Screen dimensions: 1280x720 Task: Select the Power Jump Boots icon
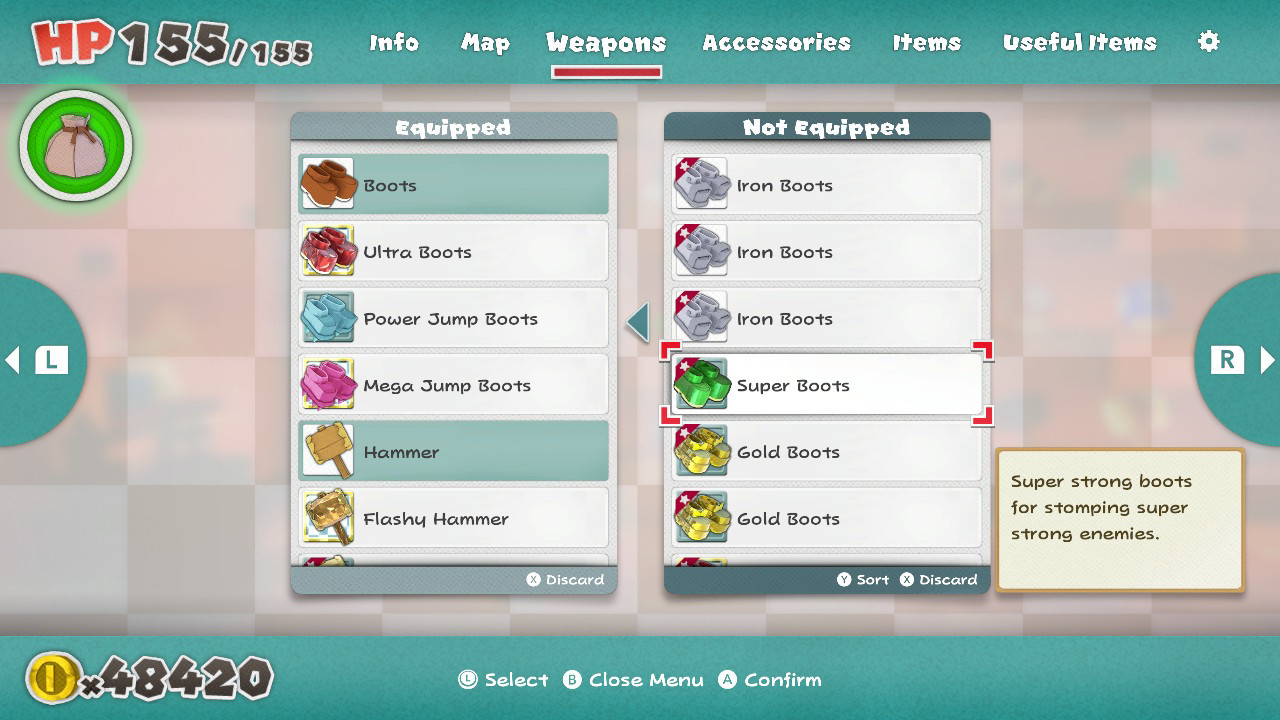[x=328, y=317]
